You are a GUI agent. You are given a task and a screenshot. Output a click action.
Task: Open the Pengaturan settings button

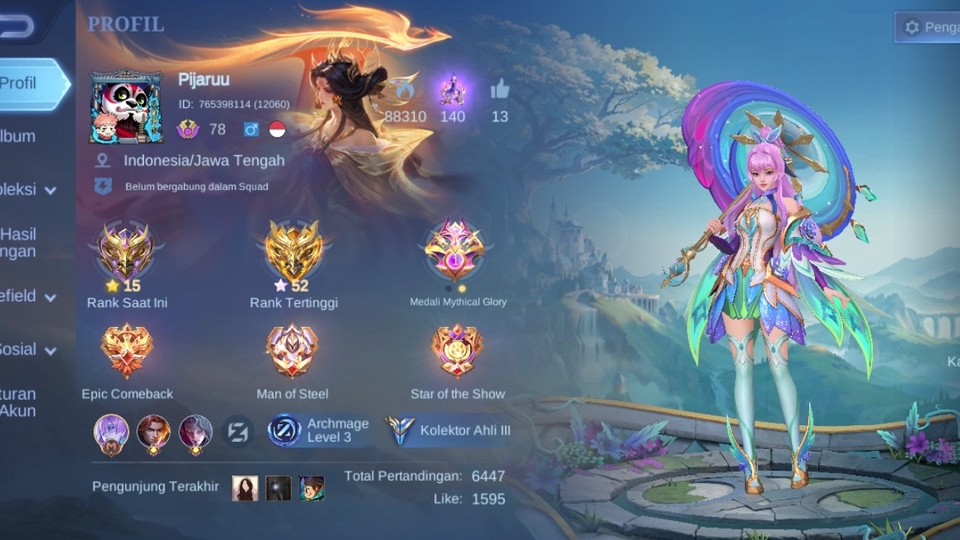929,27
